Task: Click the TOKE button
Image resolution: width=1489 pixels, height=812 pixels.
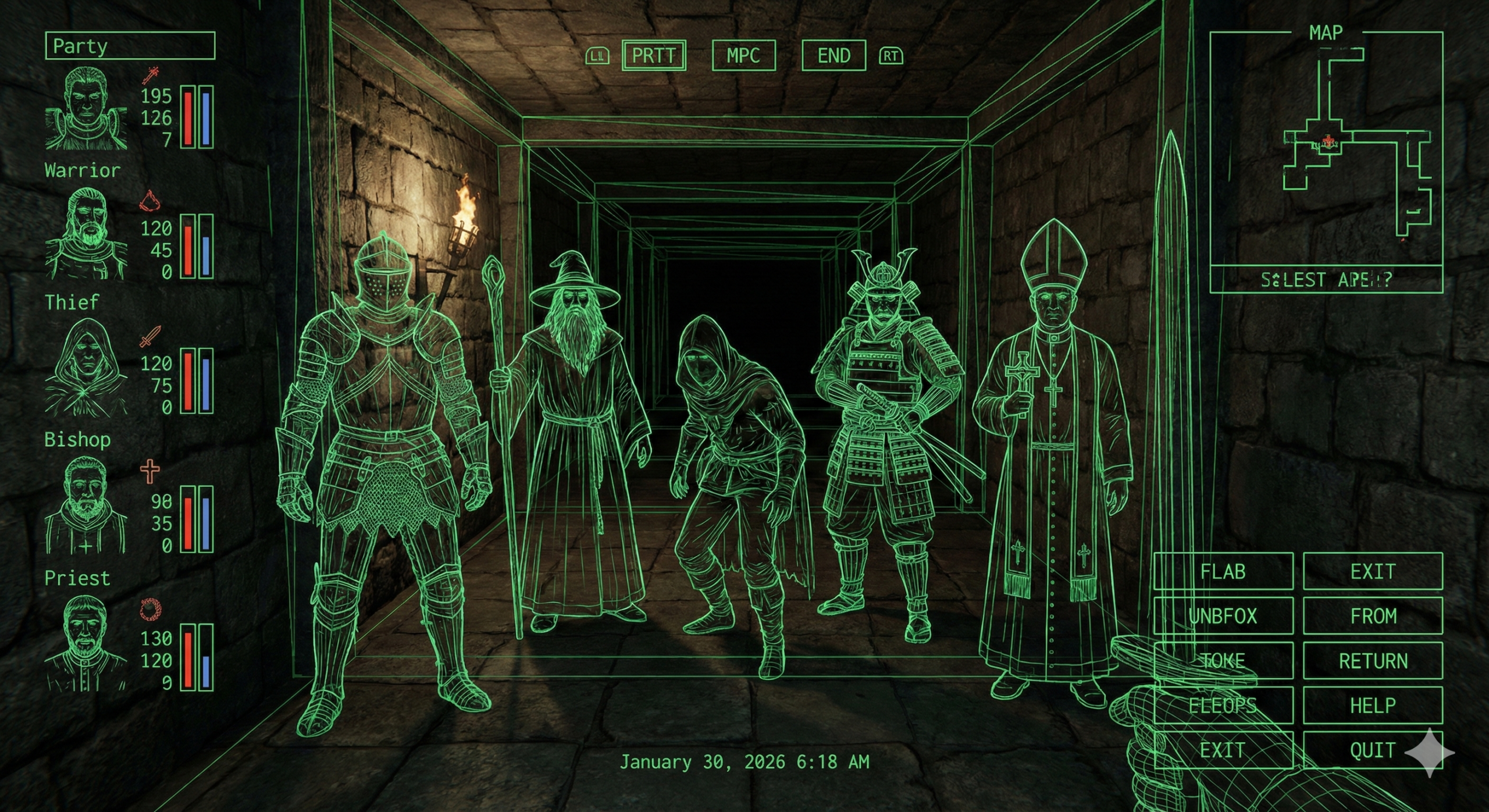Action: click(x=1223, y=661)
